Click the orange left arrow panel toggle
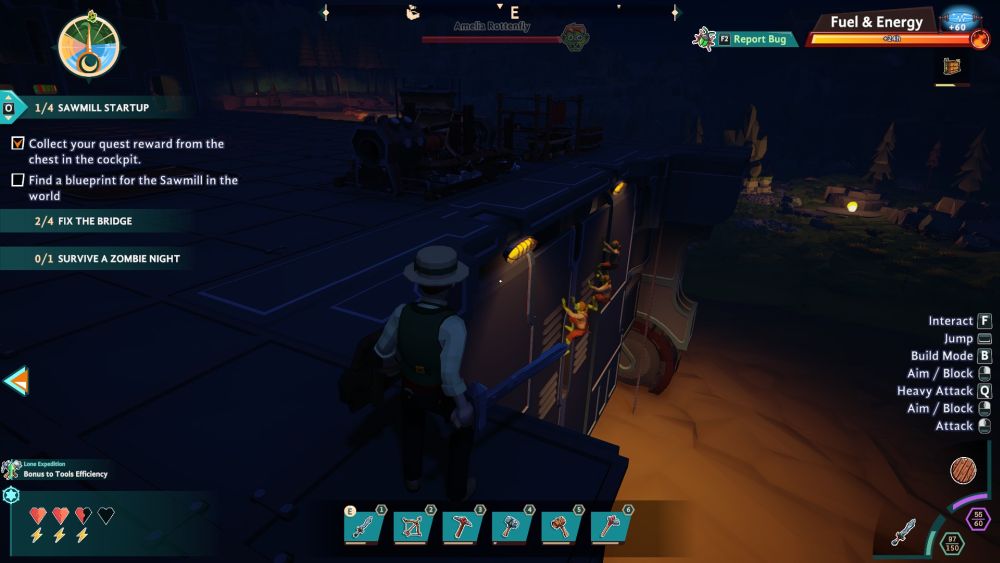The width and height of the screenshot is (1000, 563). (15, 380)
